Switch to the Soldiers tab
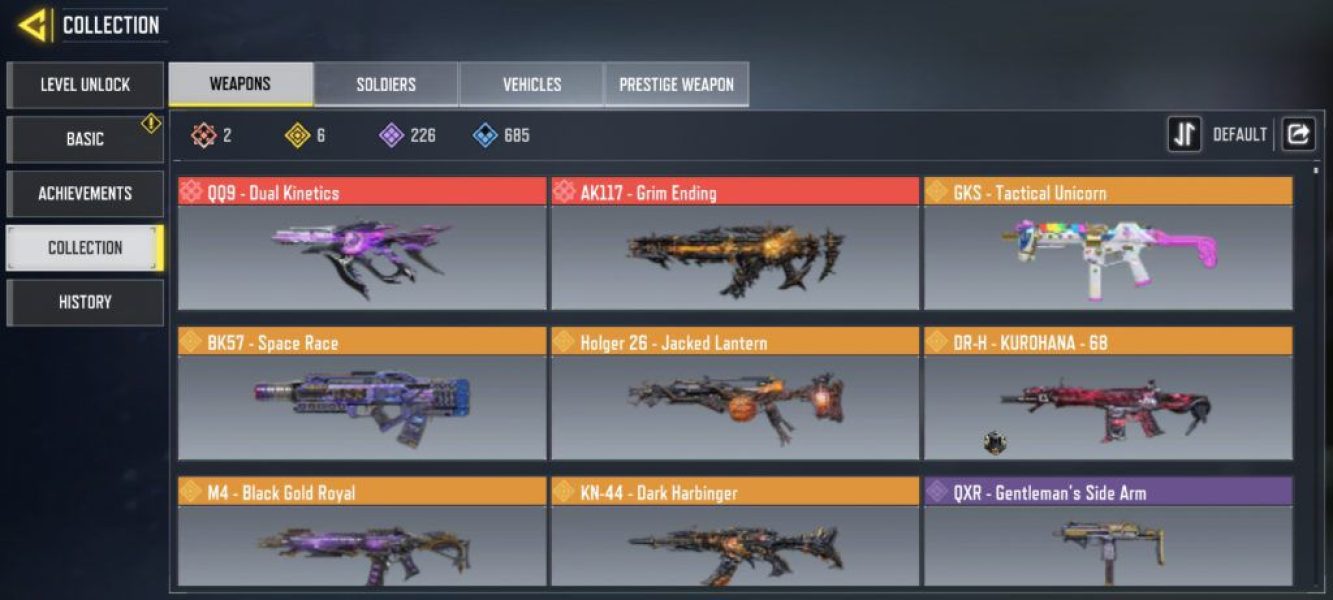Viewport: 1333px width, 600px height. 386,84
